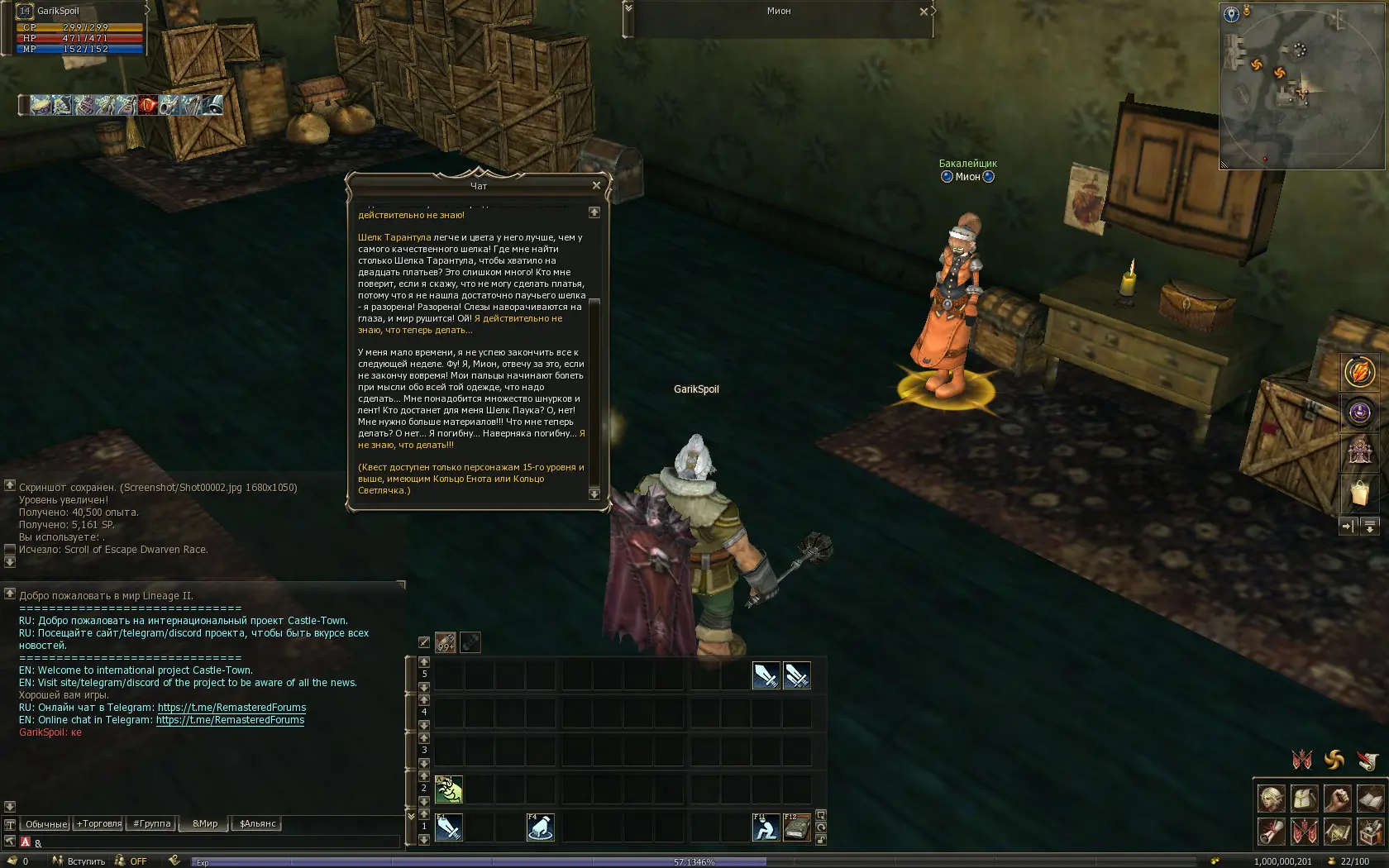This screenshot has height=868, width=1389.
Task: Open the inventory bag menu icon
Action: click(x=1305, y=799)
